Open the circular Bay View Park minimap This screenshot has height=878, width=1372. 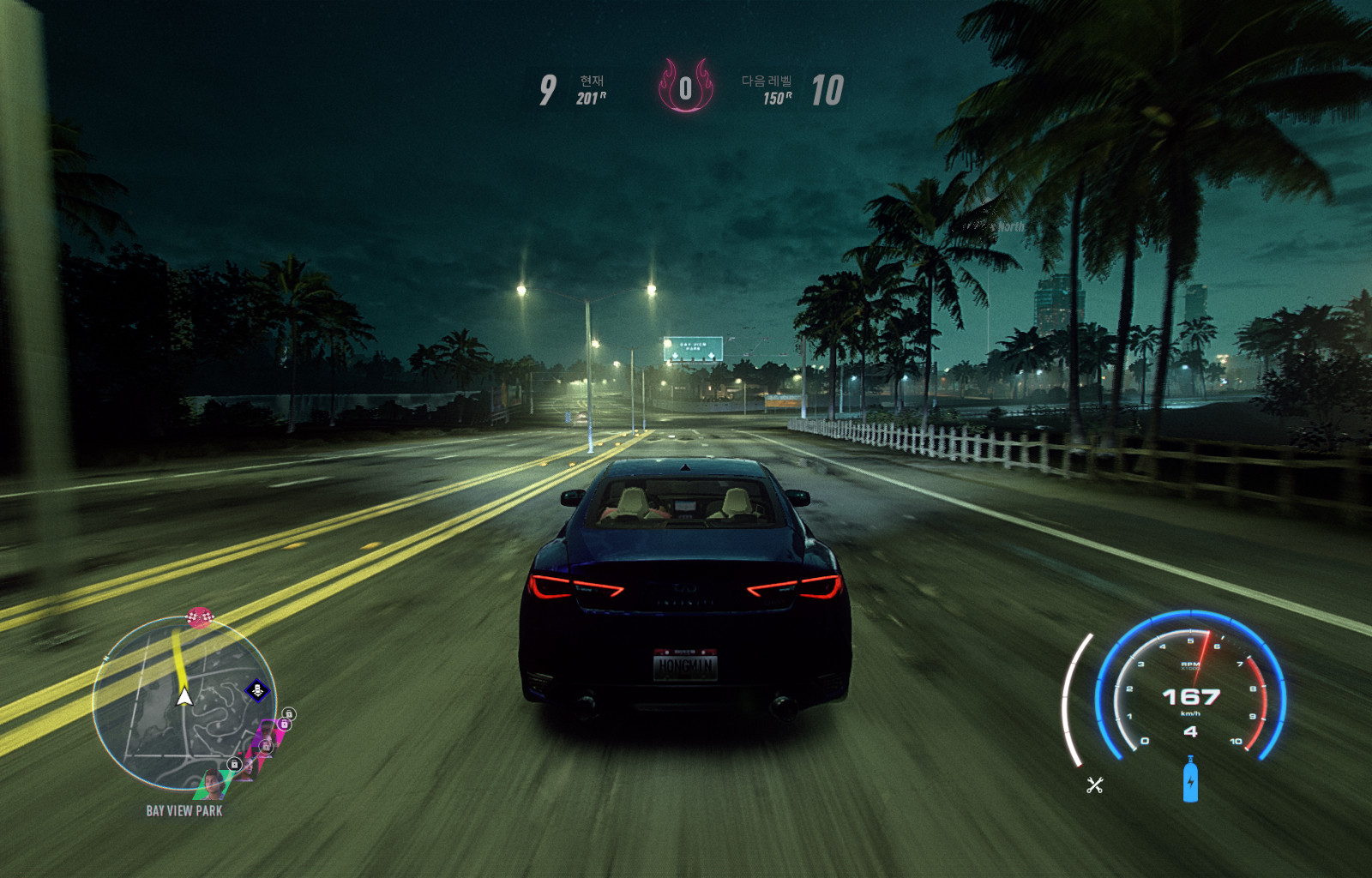coord(183,703)
